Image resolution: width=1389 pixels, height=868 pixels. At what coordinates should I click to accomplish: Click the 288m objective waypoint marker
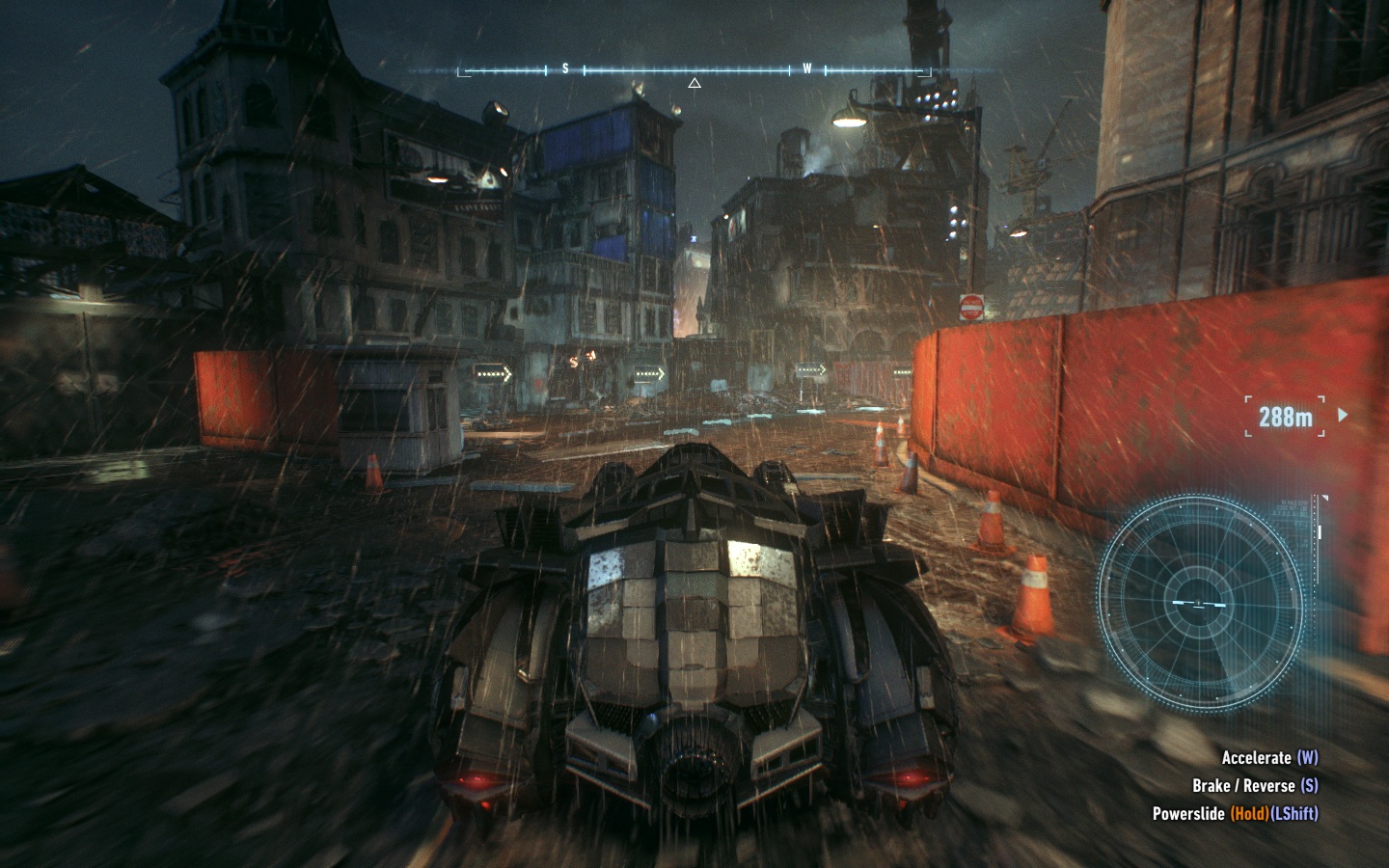1286,417
